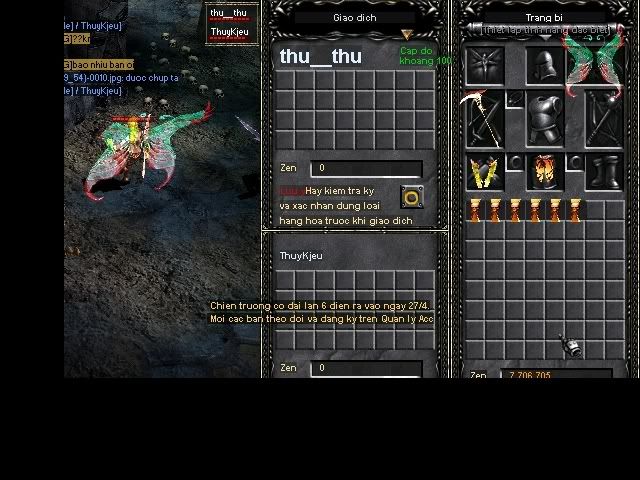Select thu__thu in the party list

click(228, 13)
